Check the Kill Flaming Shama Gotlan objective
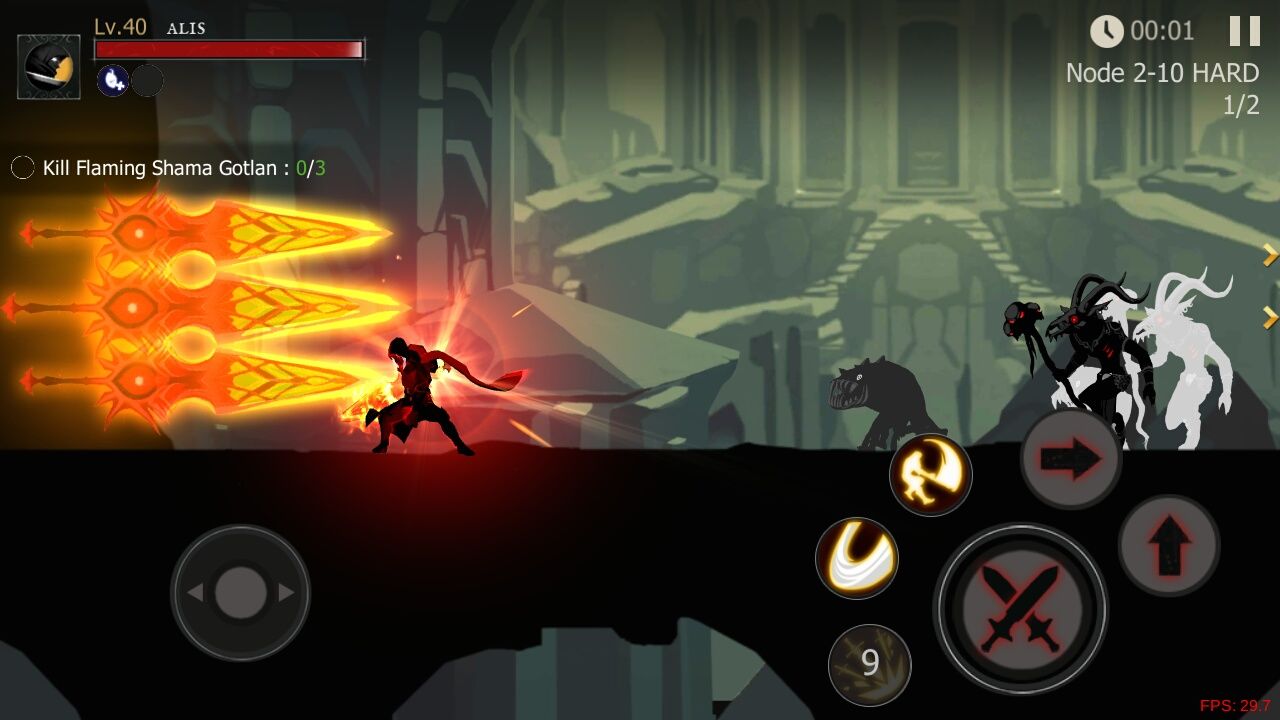This screenshot has width=1280, height=720. pyautogui.click(x=170, y=168)
